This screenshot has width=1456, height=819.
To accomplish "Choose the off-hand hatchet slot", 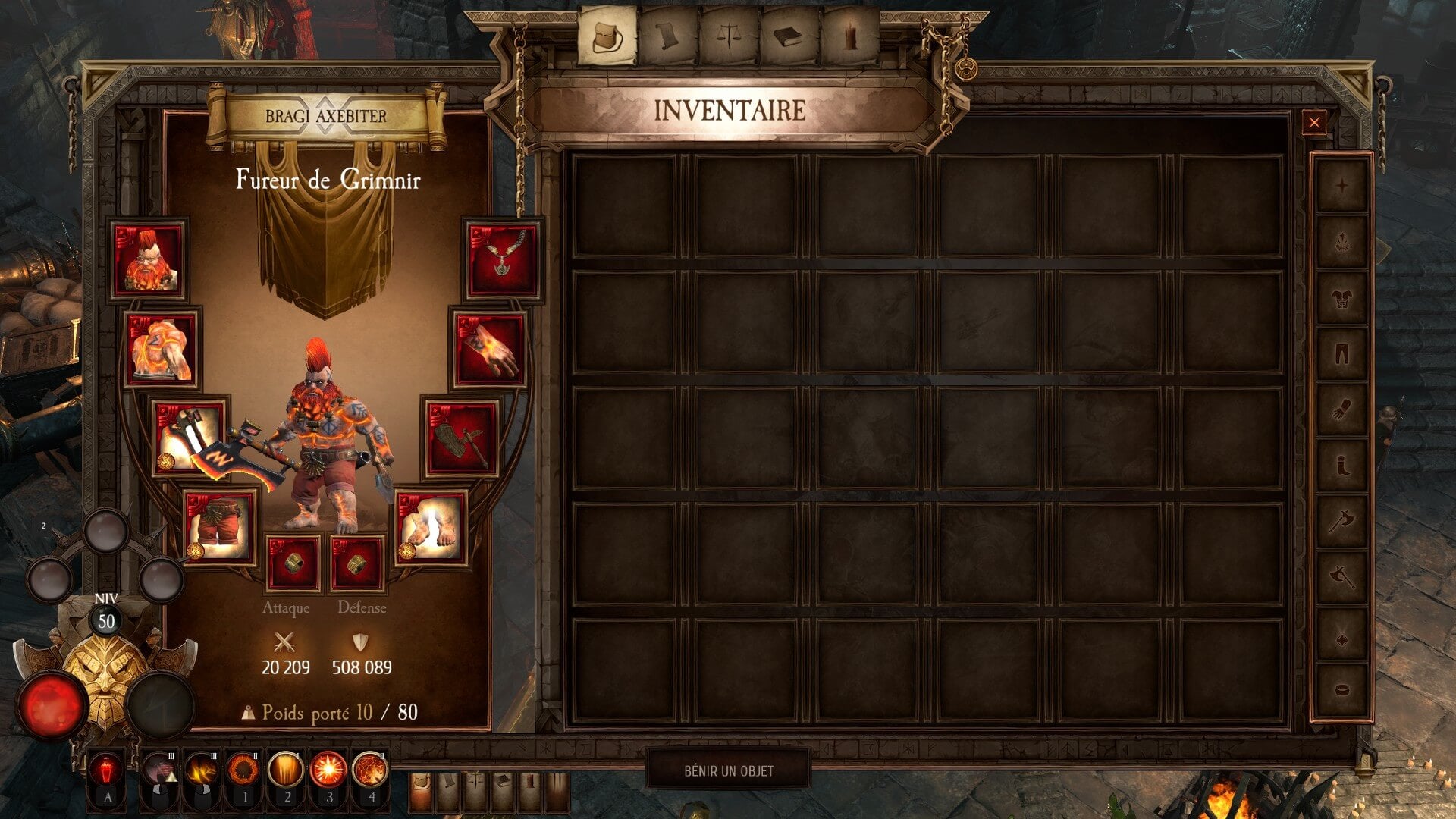I will click(461, 438).
